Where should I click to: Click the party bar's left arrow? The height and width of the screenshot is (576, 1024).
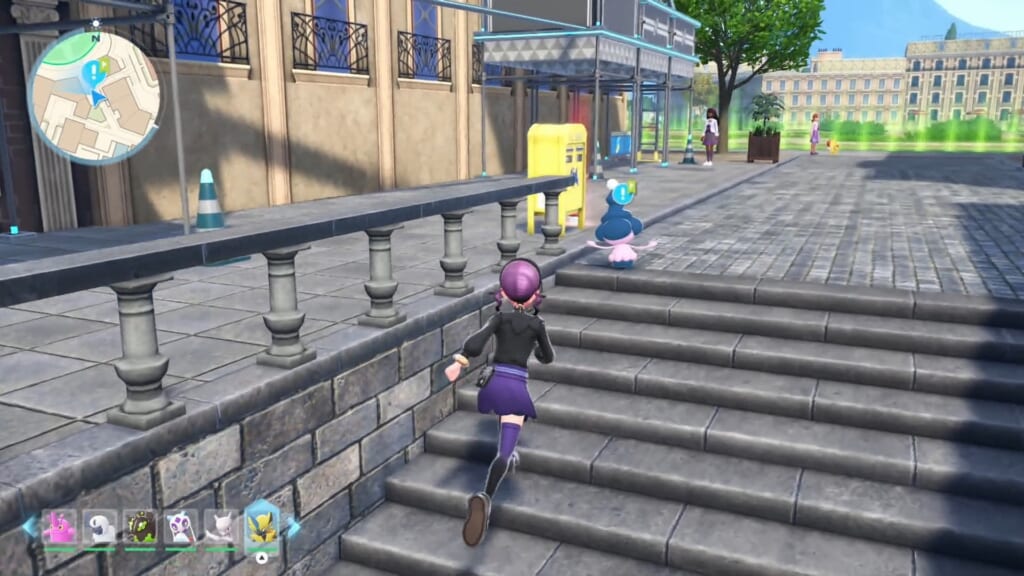(29, 526)
